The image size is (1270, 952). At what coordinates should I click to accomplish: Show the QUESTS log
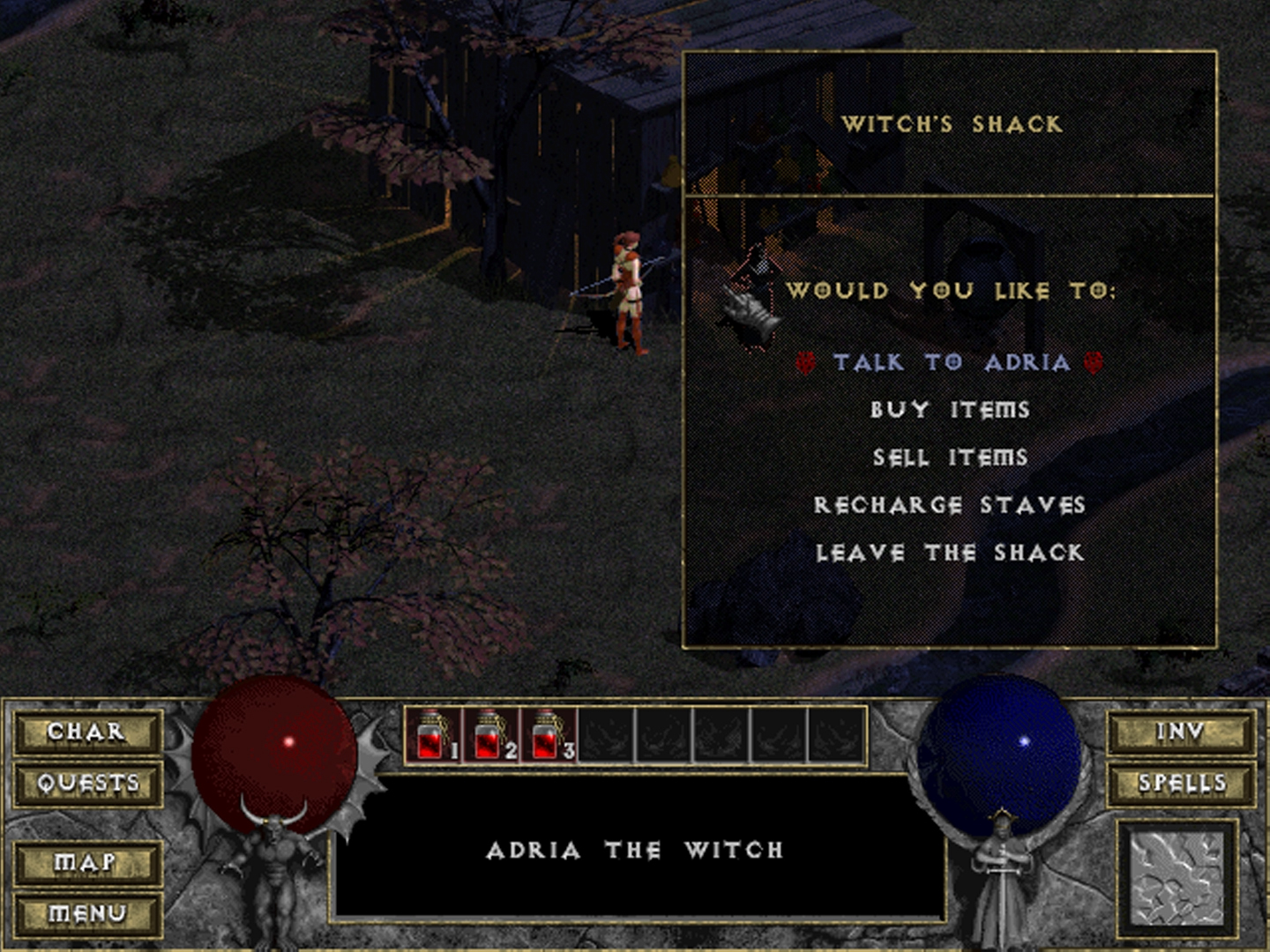click(87, 783)
